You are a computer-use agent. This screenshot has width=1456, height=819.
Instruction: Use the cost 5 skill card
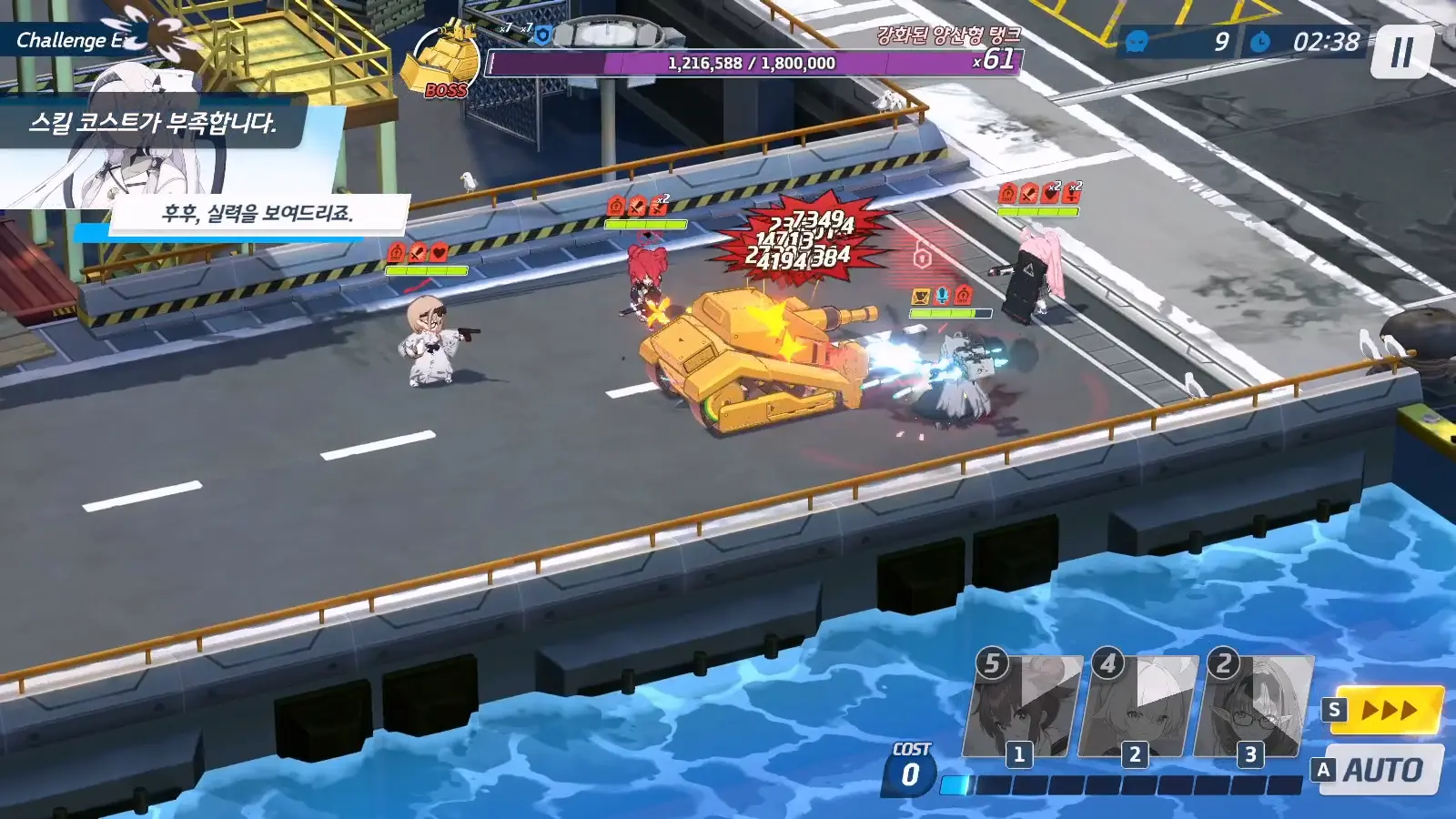(x=1024, y=707)
